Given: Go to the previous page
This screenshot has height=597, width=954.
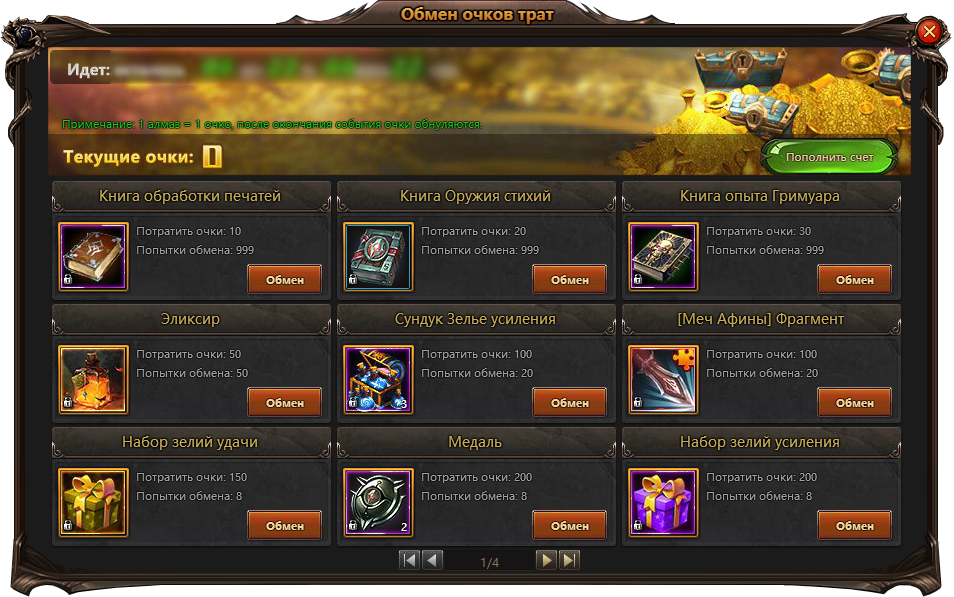Looking at the screenshot, I should (x=432, y=560).
